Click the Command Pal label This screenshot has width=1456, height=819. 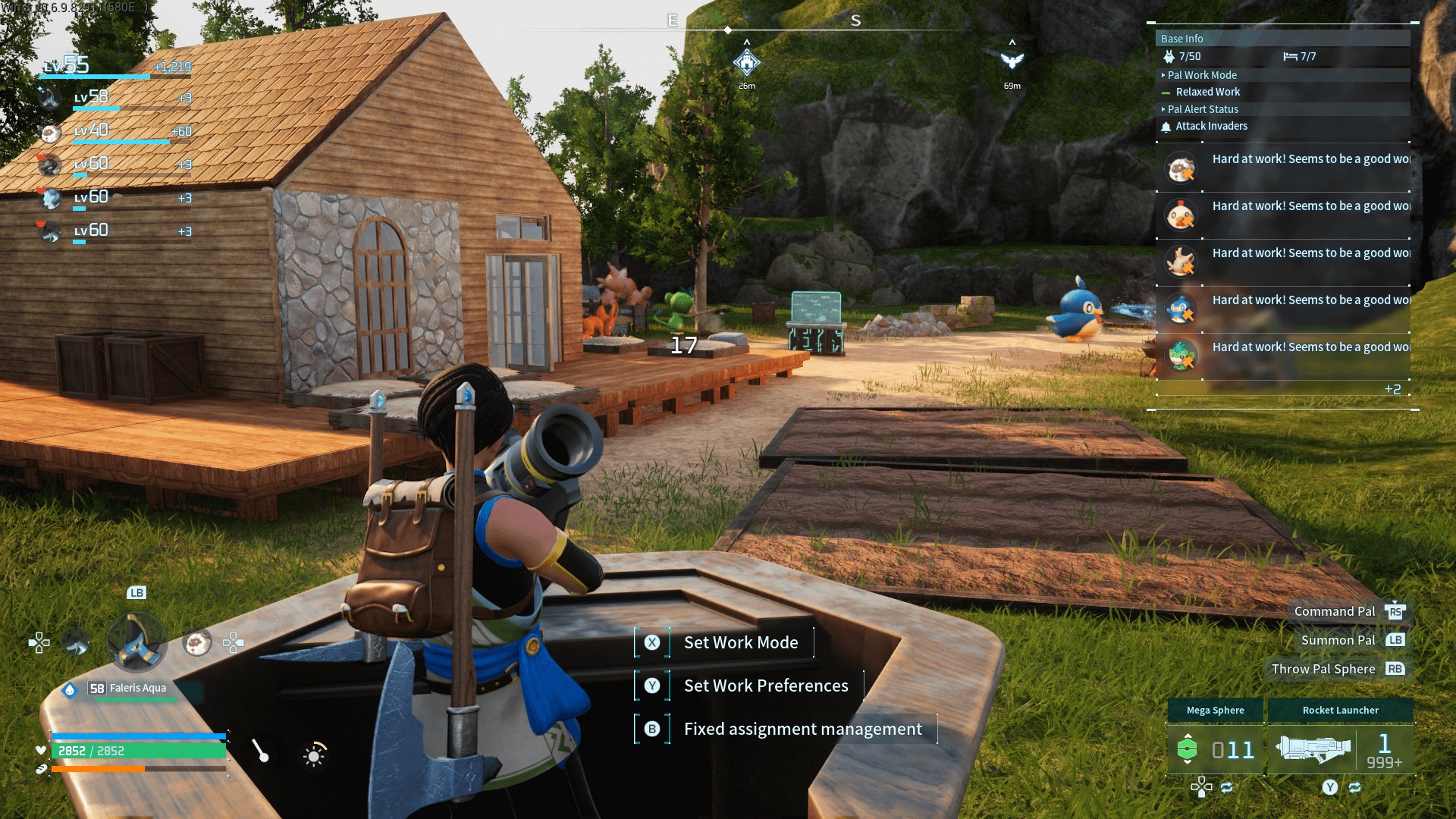coord(1334,611)
